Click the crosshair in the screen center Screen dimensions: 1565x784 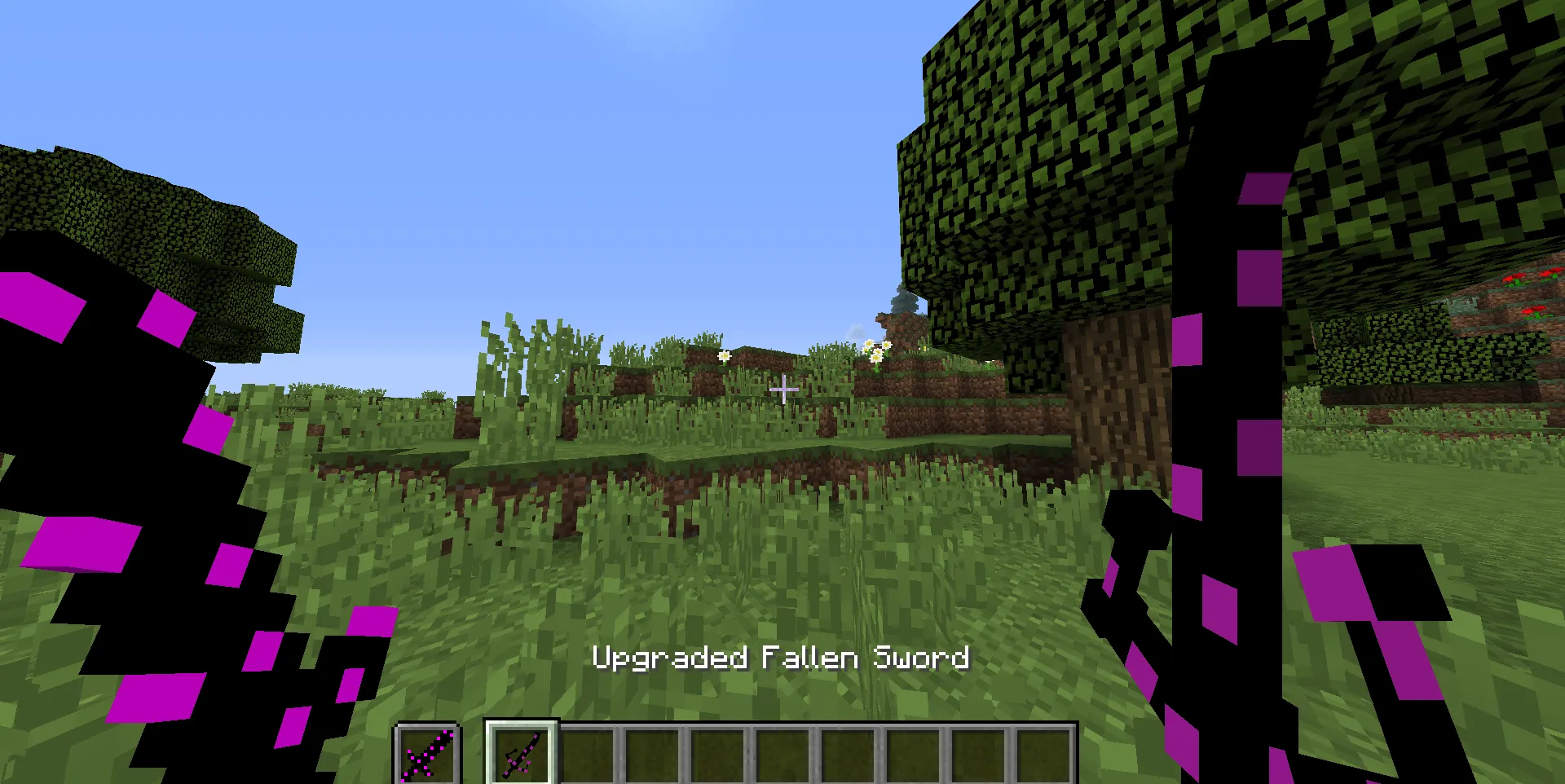[782, 390]
